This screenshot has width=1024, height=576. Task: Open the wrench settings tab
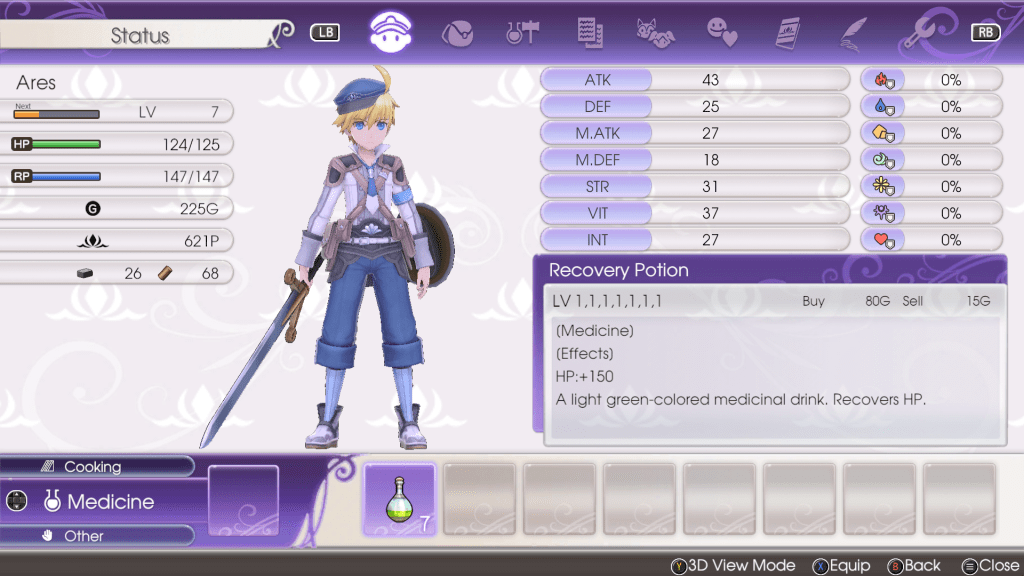pos(918,32)
